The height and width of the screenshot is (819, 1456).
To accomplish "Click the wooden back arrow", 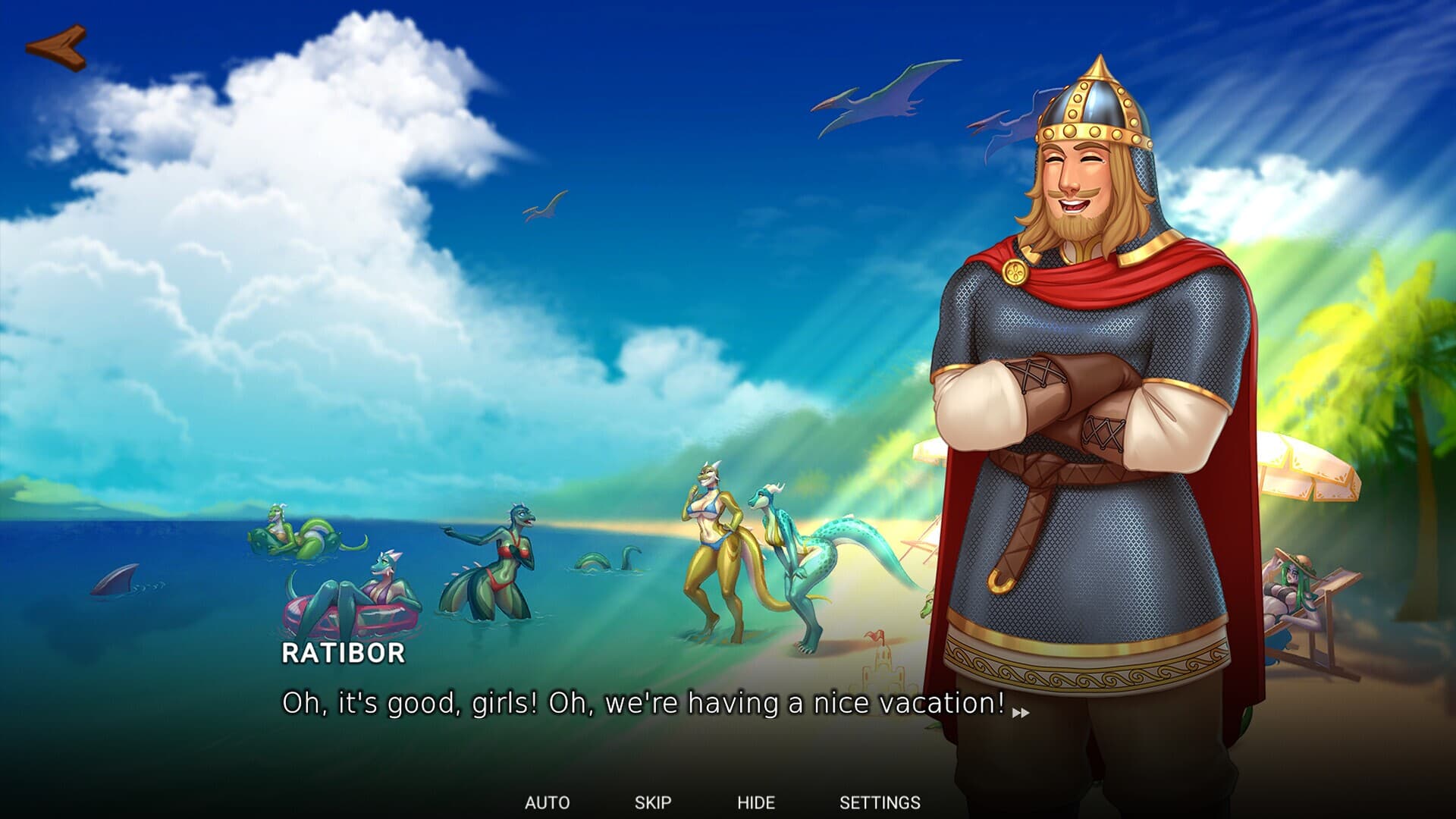I will pos(57,47).
